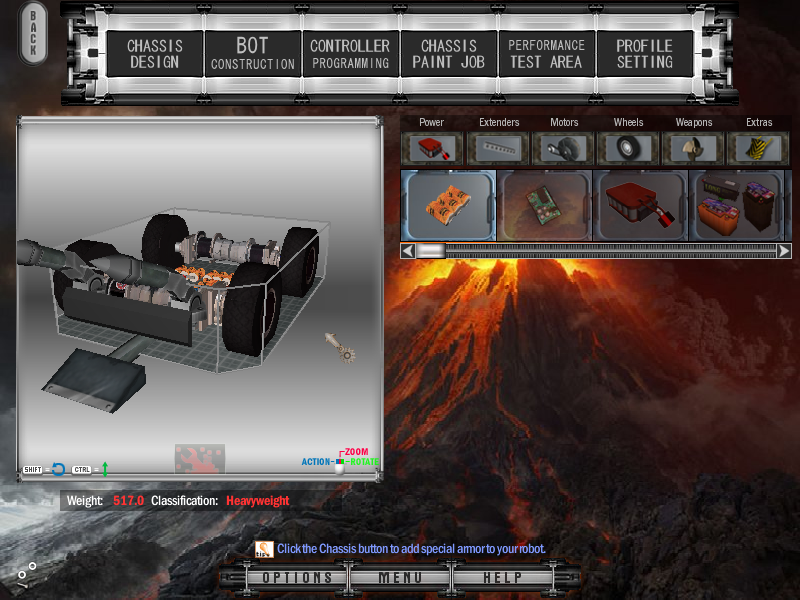Select the car batteries part tile

click(738, 205)
